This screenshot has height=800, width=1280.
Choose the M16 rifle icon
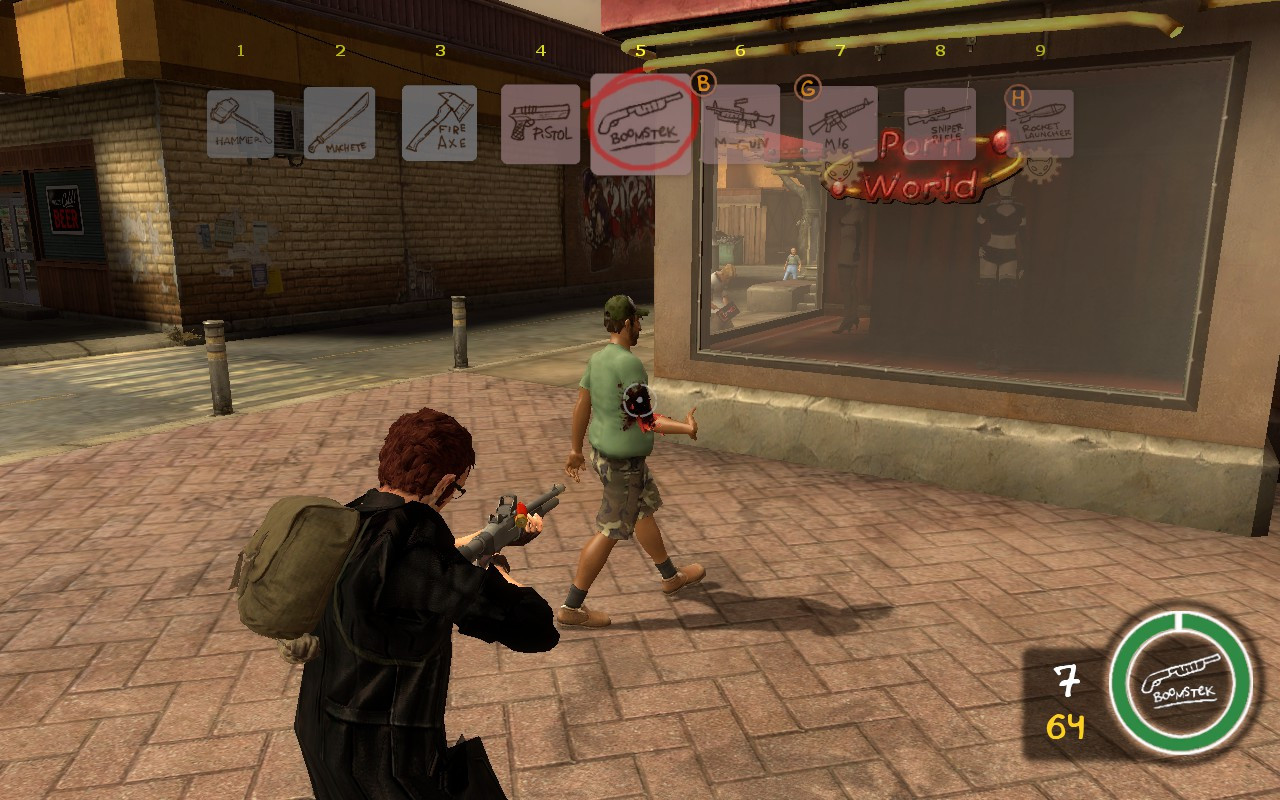[840, 121]
